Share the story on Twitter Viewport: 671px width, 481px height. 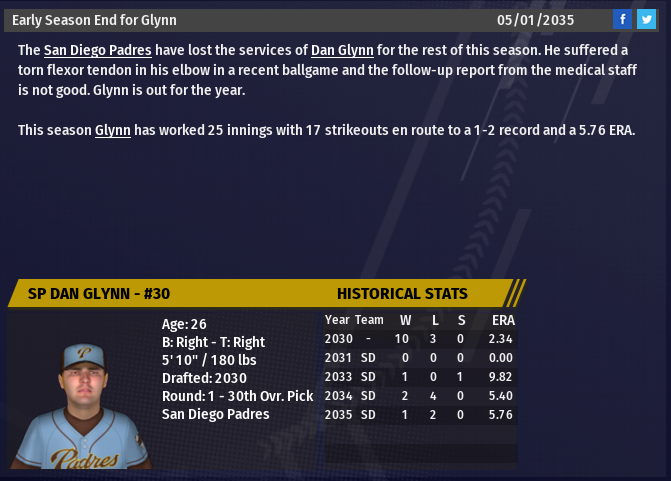pyautogui.click(x=646, y=19)
